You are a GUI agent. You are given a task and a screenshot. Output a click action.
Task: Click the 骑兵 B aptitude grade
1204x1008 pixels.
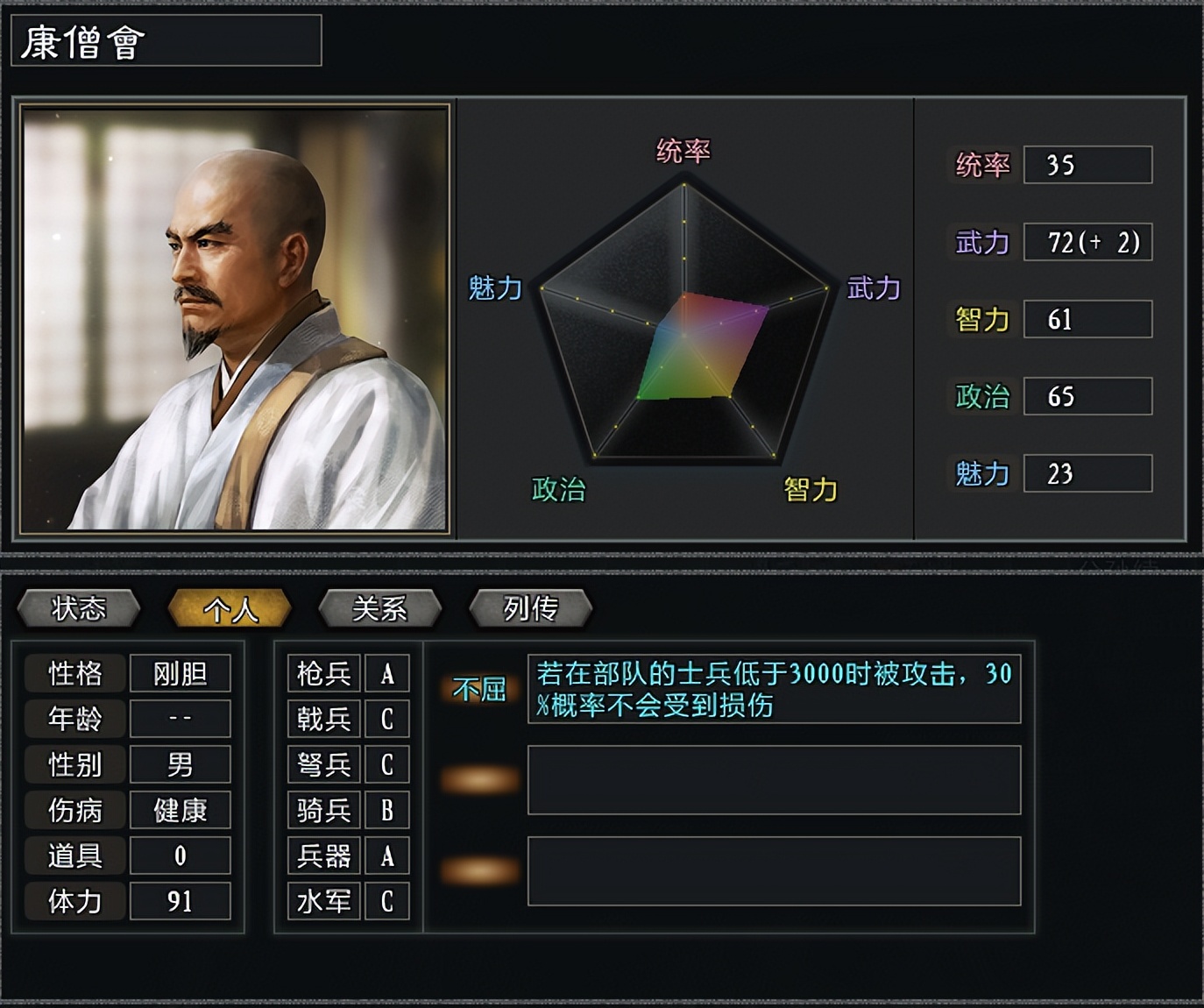point(386,810)
